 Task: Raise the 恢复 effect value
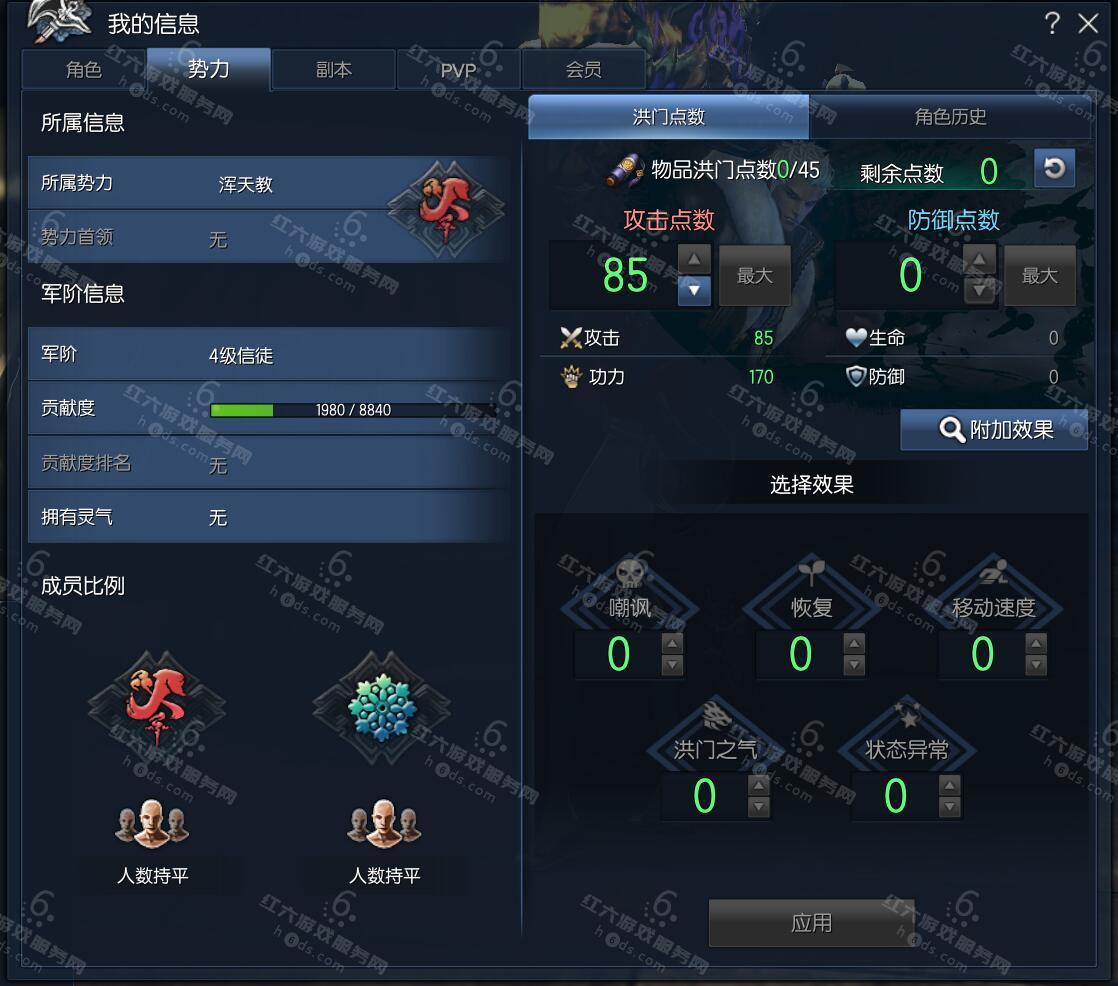click(x=854, y=643)
